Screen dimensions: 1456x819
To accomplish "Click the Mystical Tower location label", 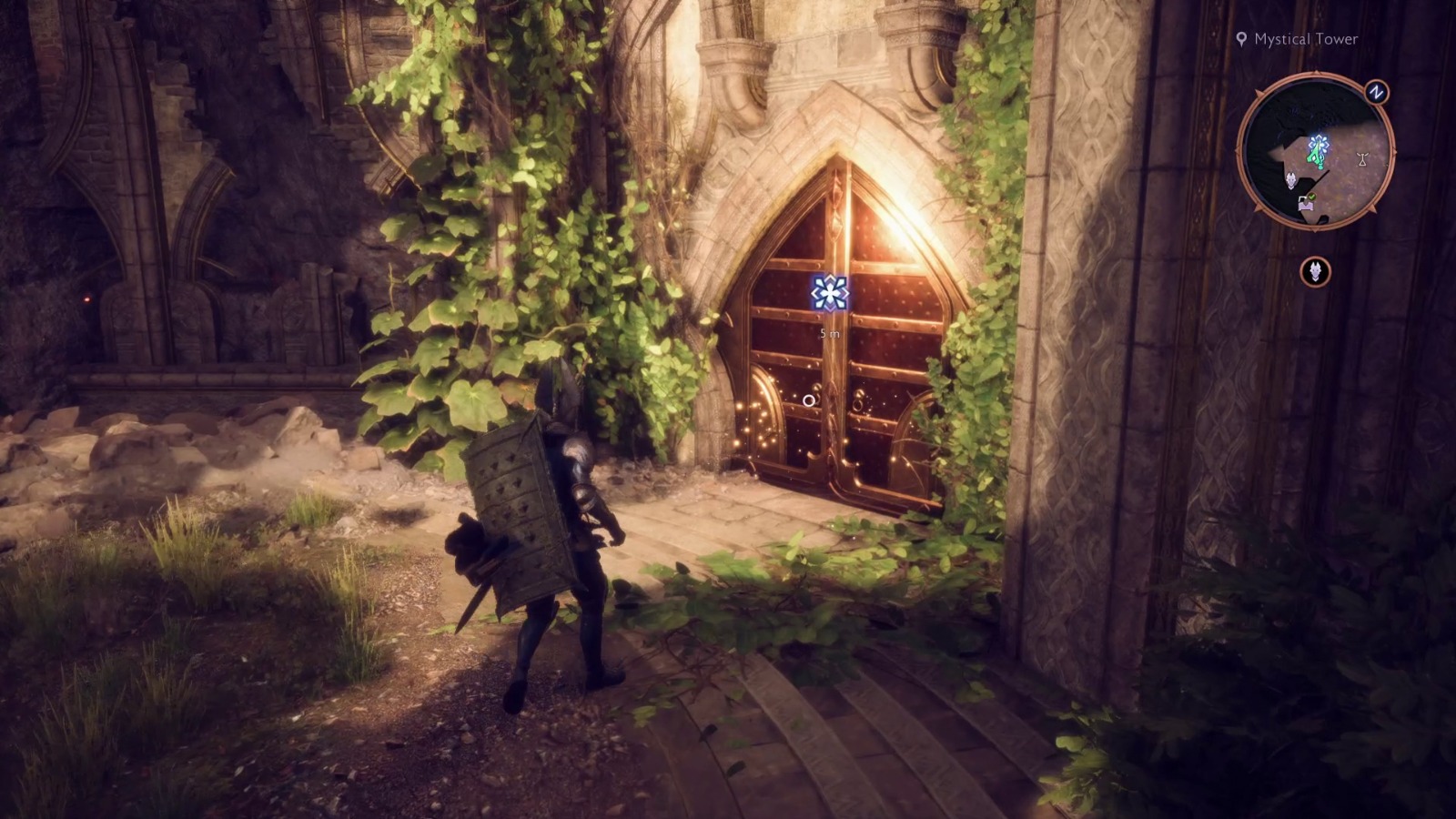I will (x=1306, y=40).
